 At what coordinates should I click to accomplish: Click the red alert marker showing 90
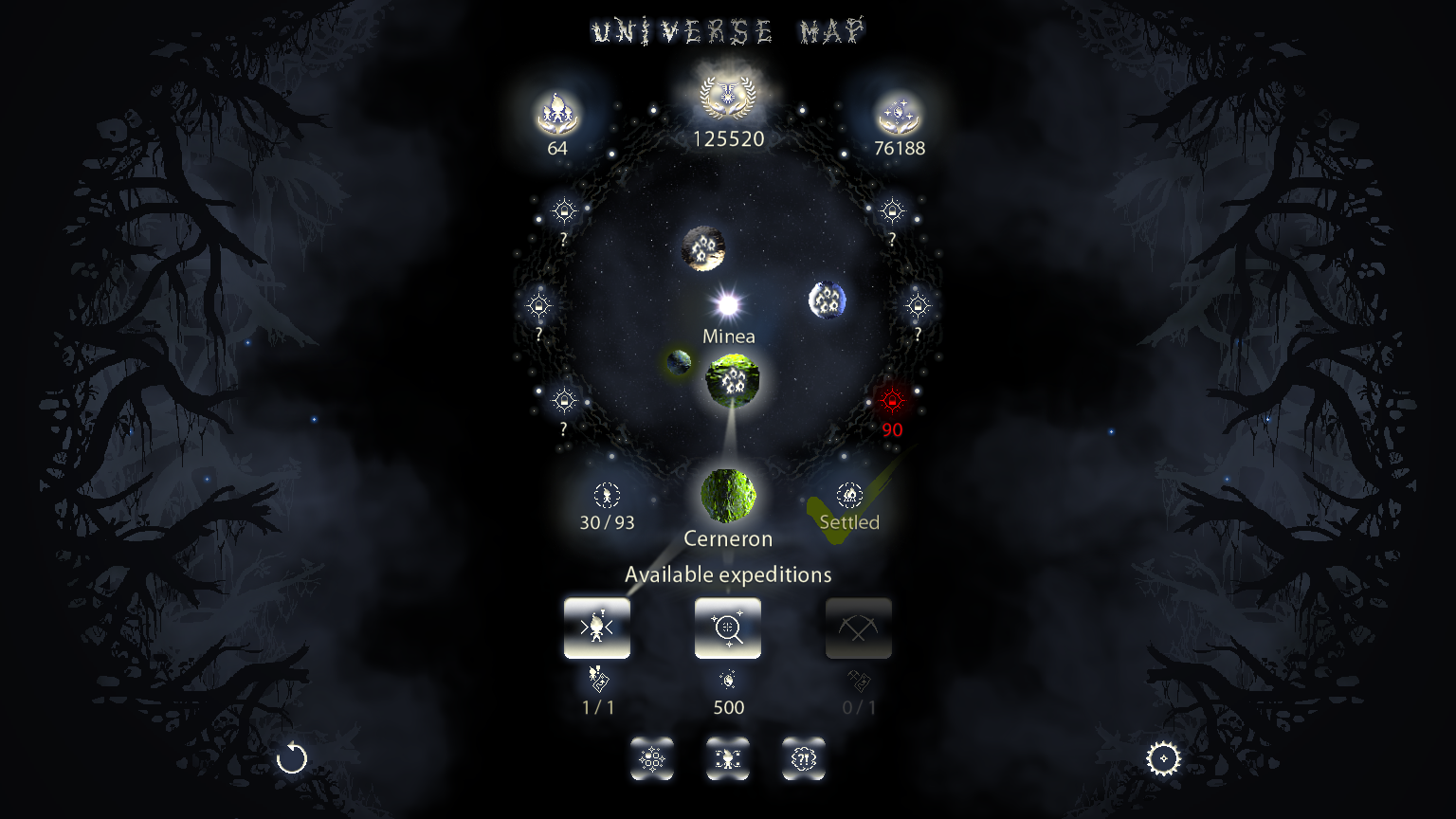891,399
